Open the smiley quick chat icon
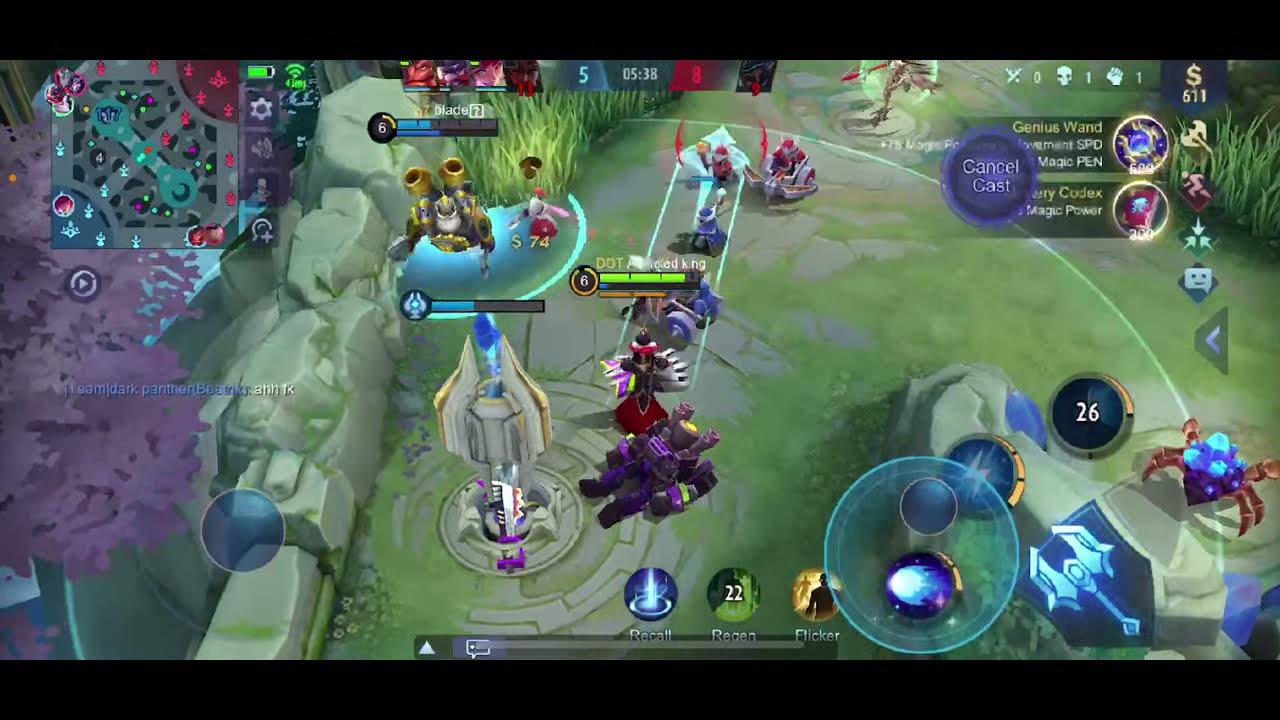The height and width of the screenshot is (720, 1280). [1198, 281]
